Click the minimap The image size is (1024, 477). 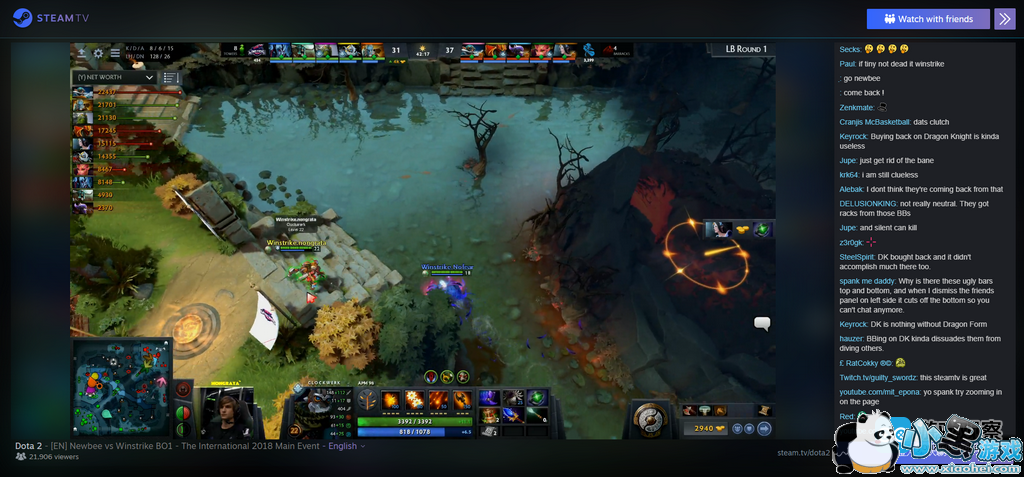coord(122,387)
